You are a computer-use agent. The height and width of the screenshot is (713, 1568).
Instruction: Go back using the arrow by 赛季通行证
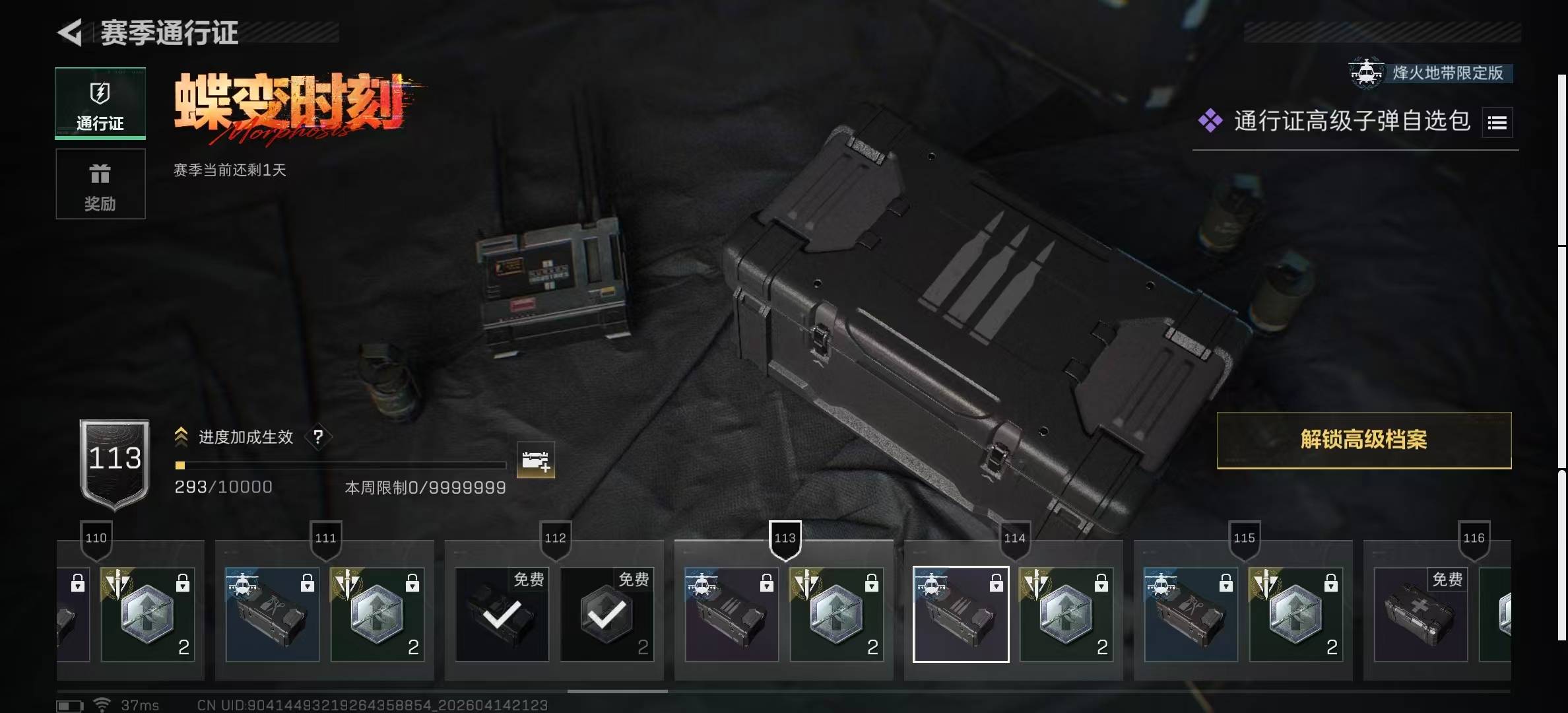click(70, 32)
